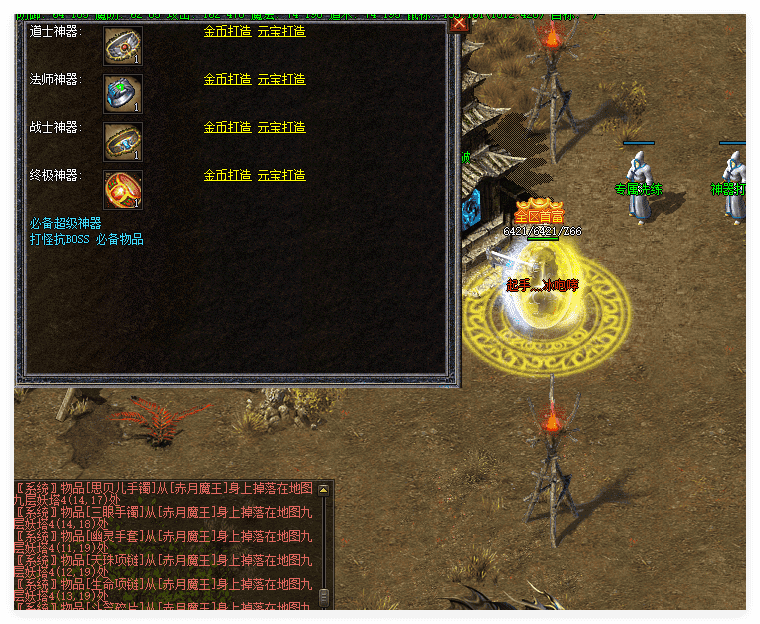
Task: Choose 元宝打造 for the 终极神器 row
Action: click(x=282, y=175)
